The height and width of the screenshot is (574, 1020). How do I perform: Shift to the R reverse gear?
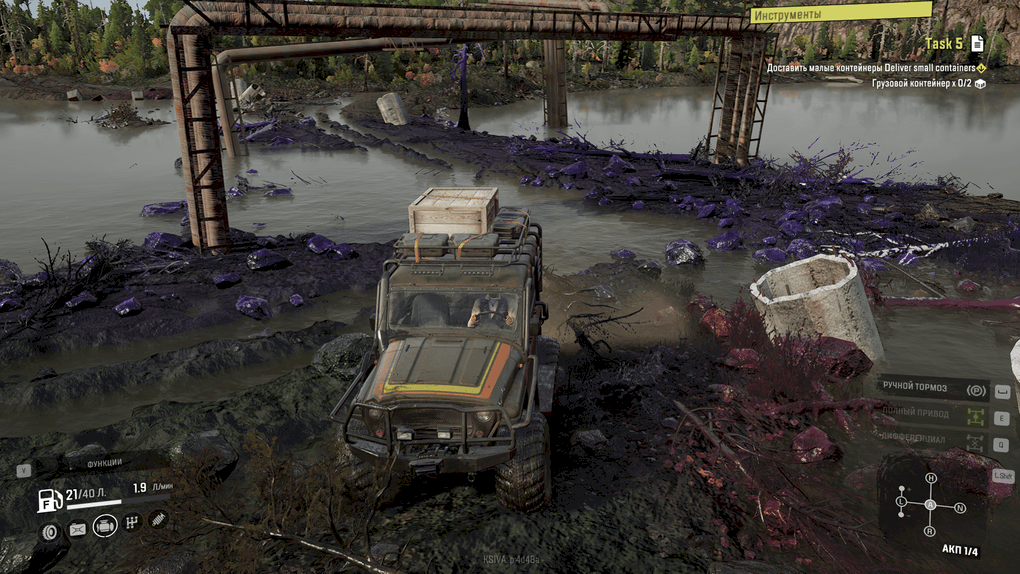pos(931,532)
